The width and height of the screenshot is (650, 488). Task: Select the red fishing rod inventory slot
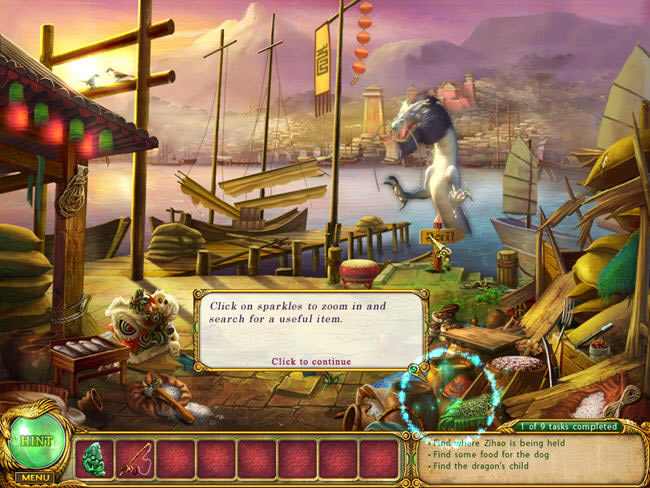tap(135, 458)
